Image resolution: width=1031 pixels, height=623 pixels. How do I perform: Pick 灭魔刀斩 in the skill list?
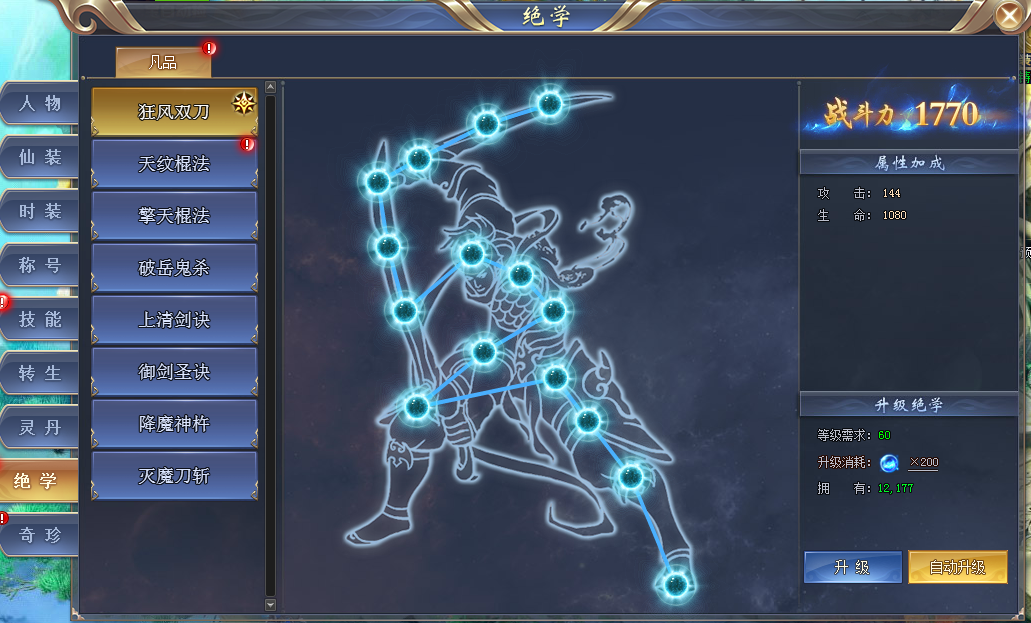[174, 476]
